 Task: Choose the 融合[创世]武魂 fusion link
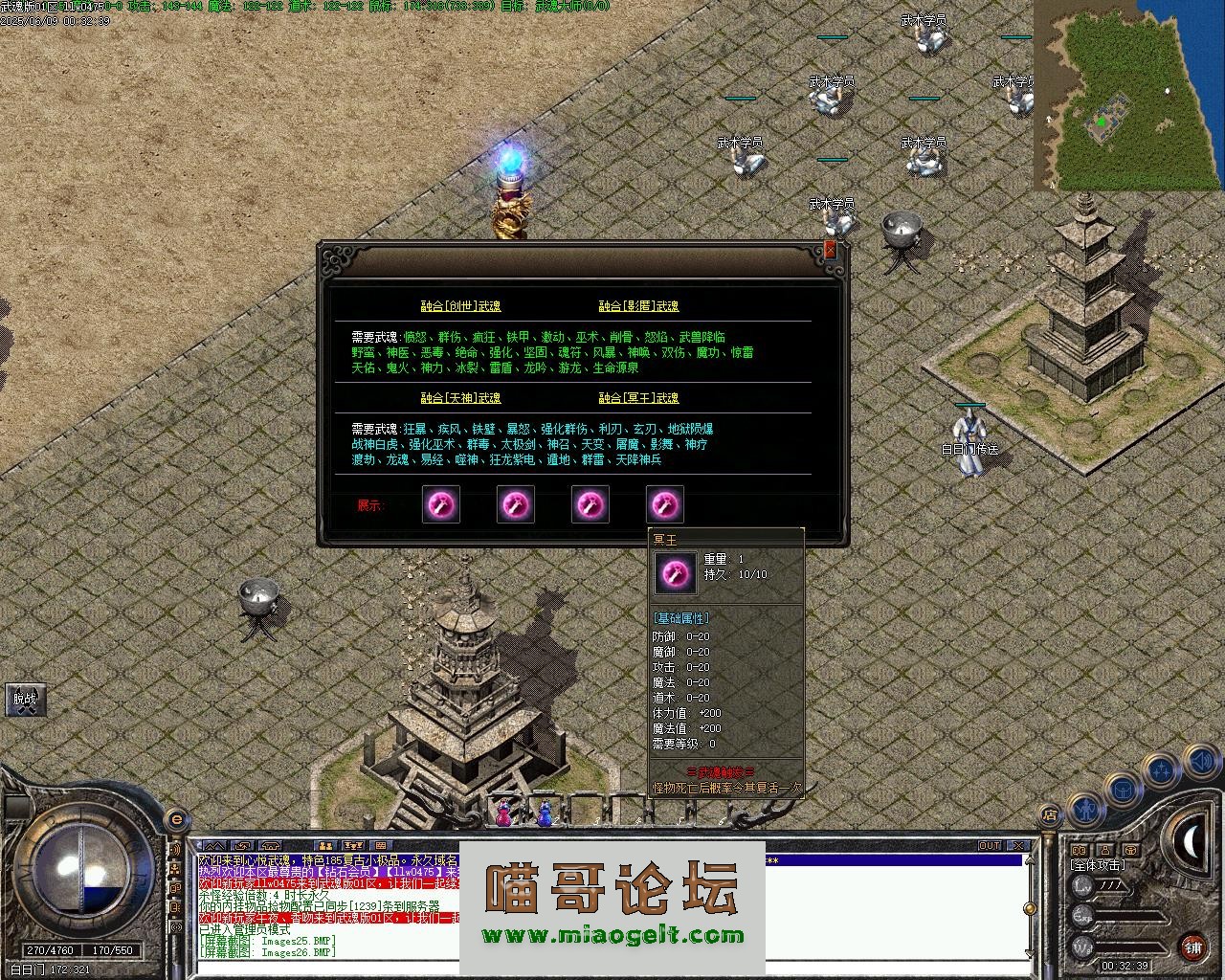point(460,306)
